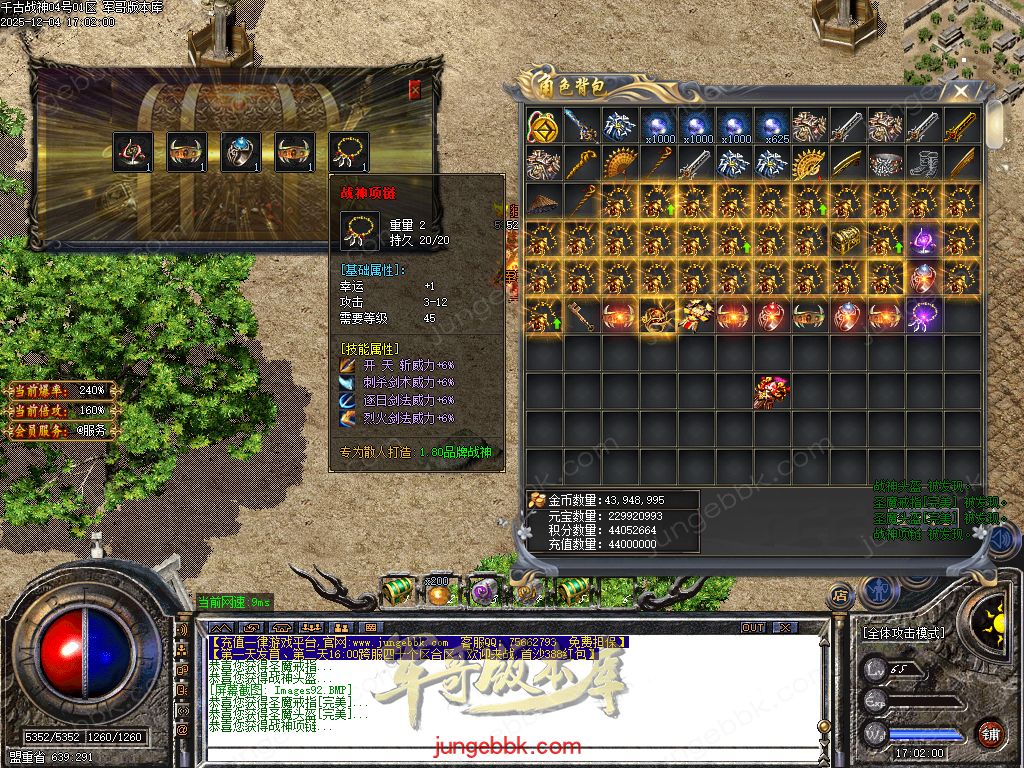Close the character backpack panel
Image resolution: width=1024 pixels, height=768 pixels.
(961, 92)
